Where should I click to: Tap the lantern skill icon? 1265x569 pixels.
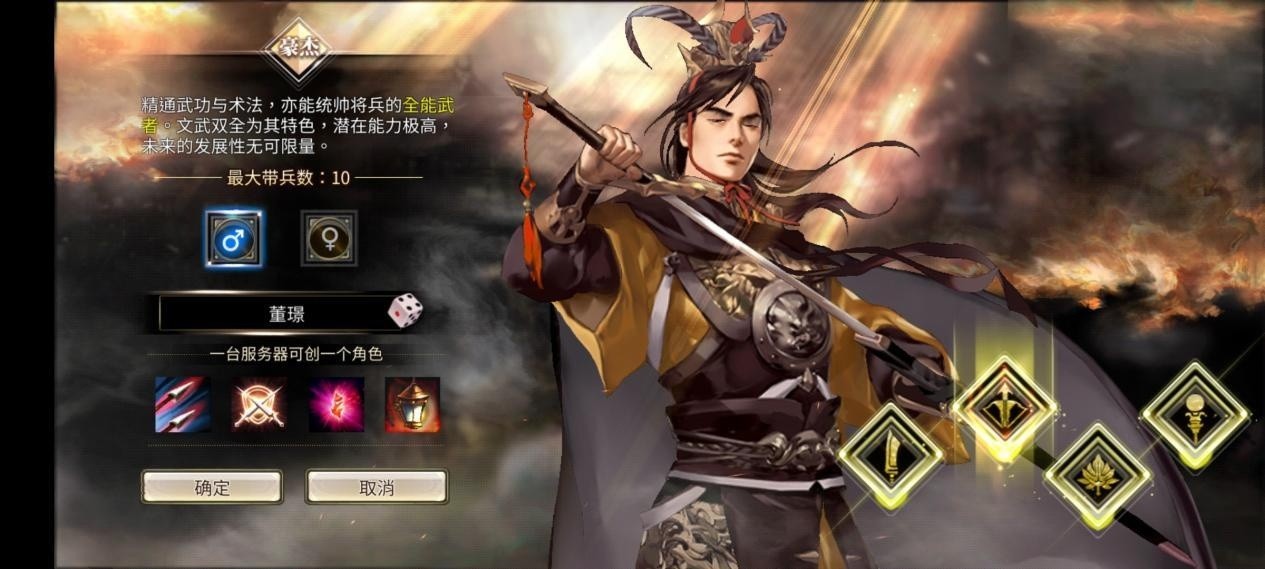click(x=412, y=404)
